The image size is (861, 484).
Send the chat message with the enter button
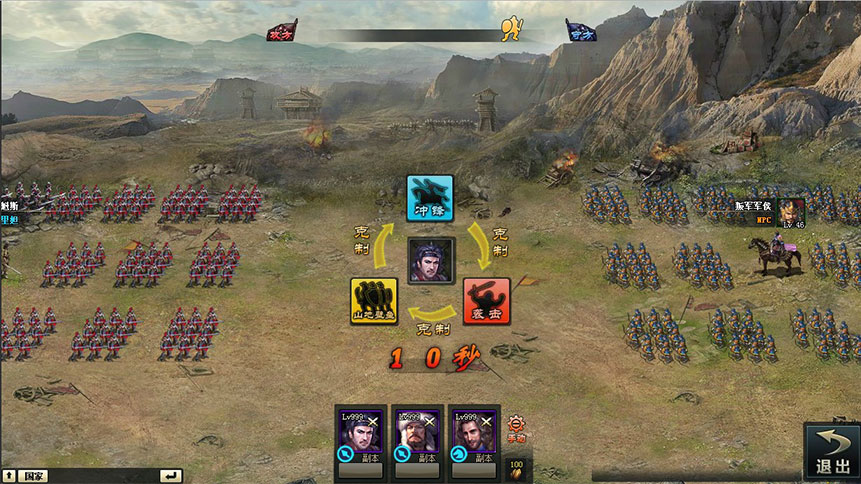tap(172, 476)
